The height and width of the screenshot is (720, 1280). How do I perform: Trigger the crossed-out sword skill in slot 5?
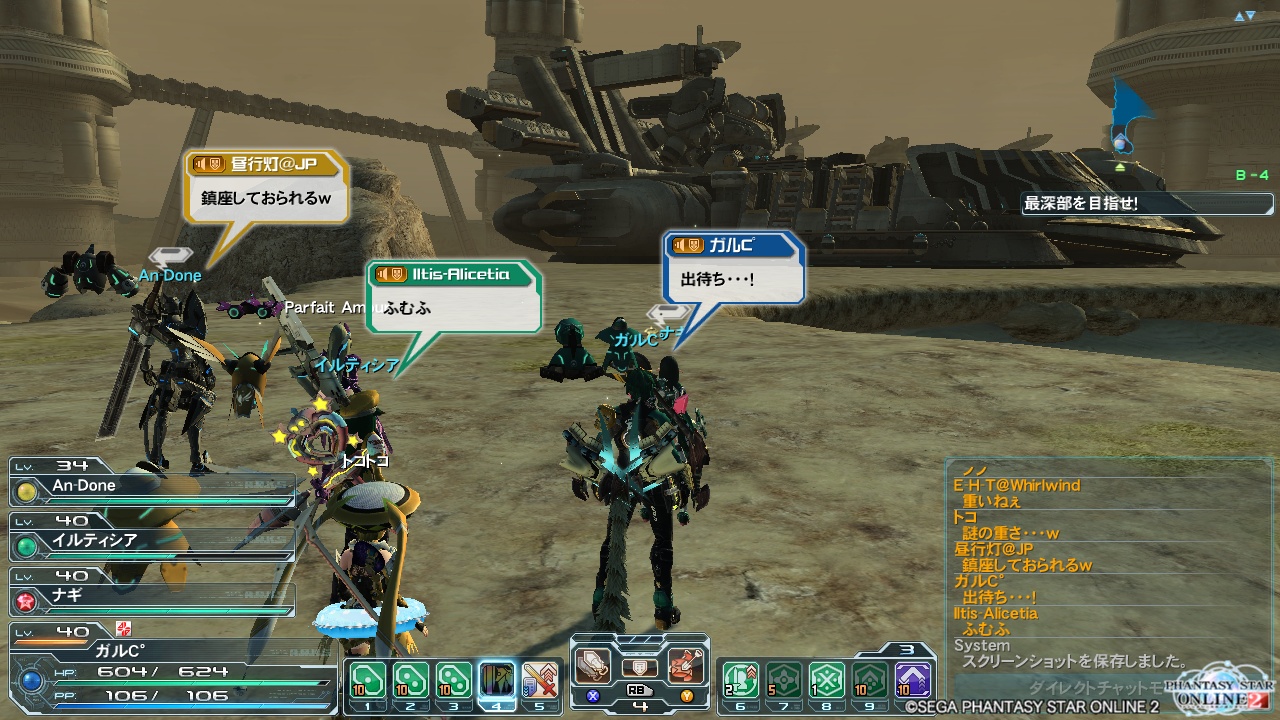point(540,680)
